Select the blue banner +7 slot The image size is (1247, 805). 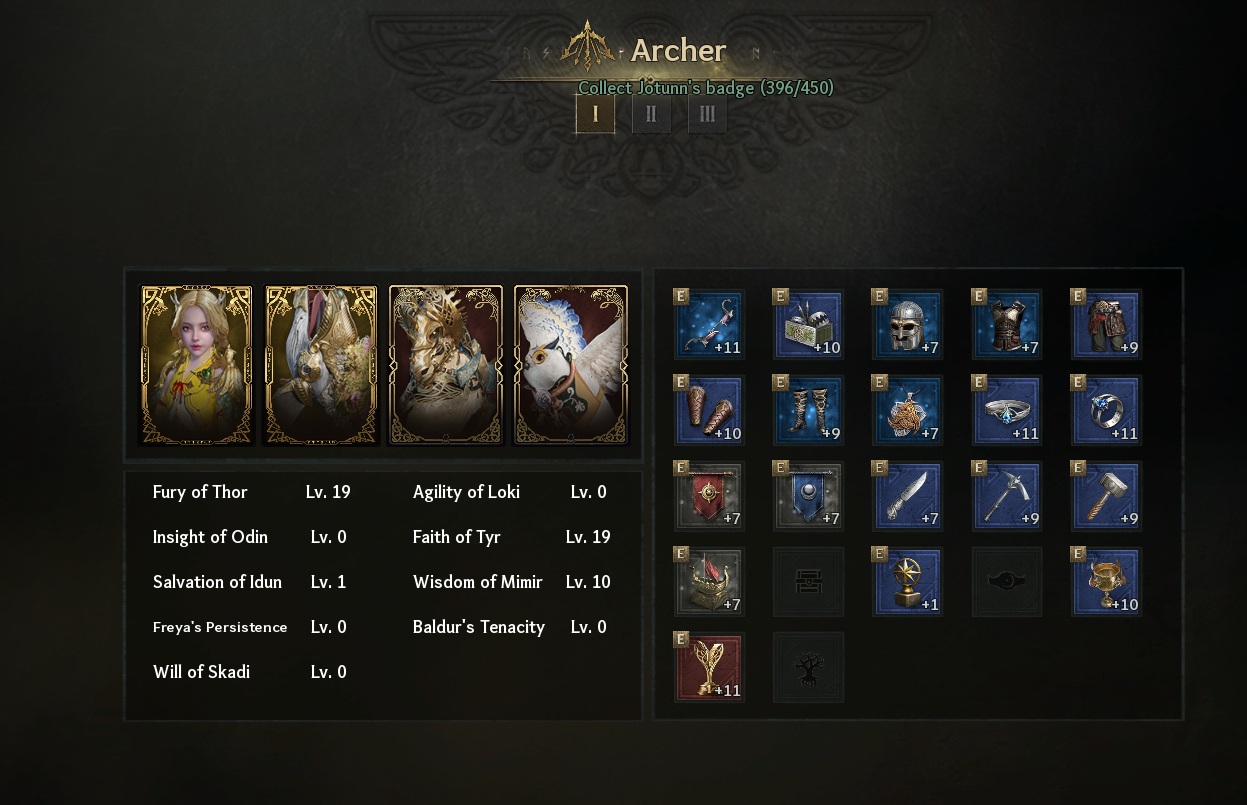[808, 495]
